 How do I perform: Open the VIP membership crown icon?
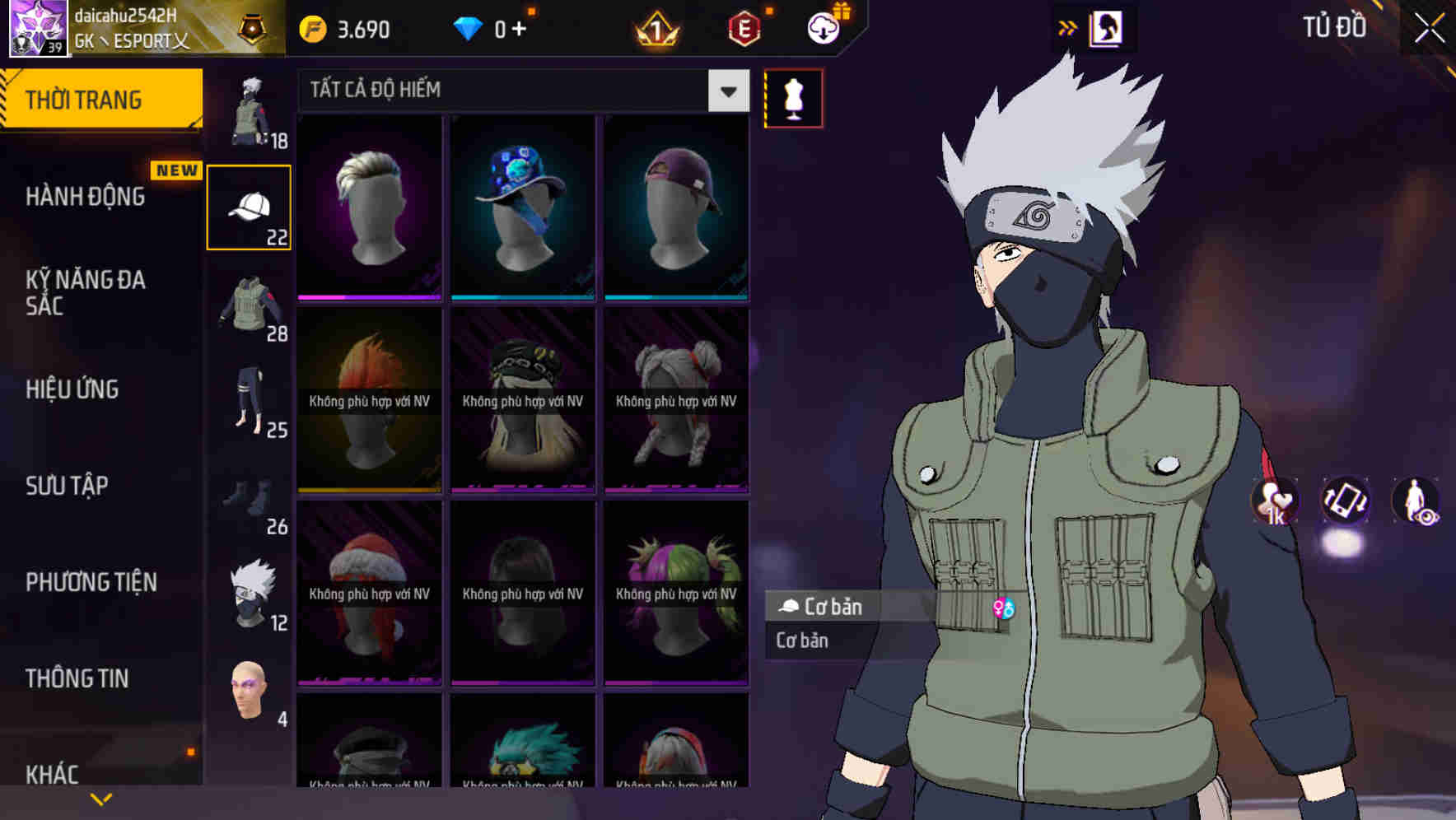coord(655,28)
